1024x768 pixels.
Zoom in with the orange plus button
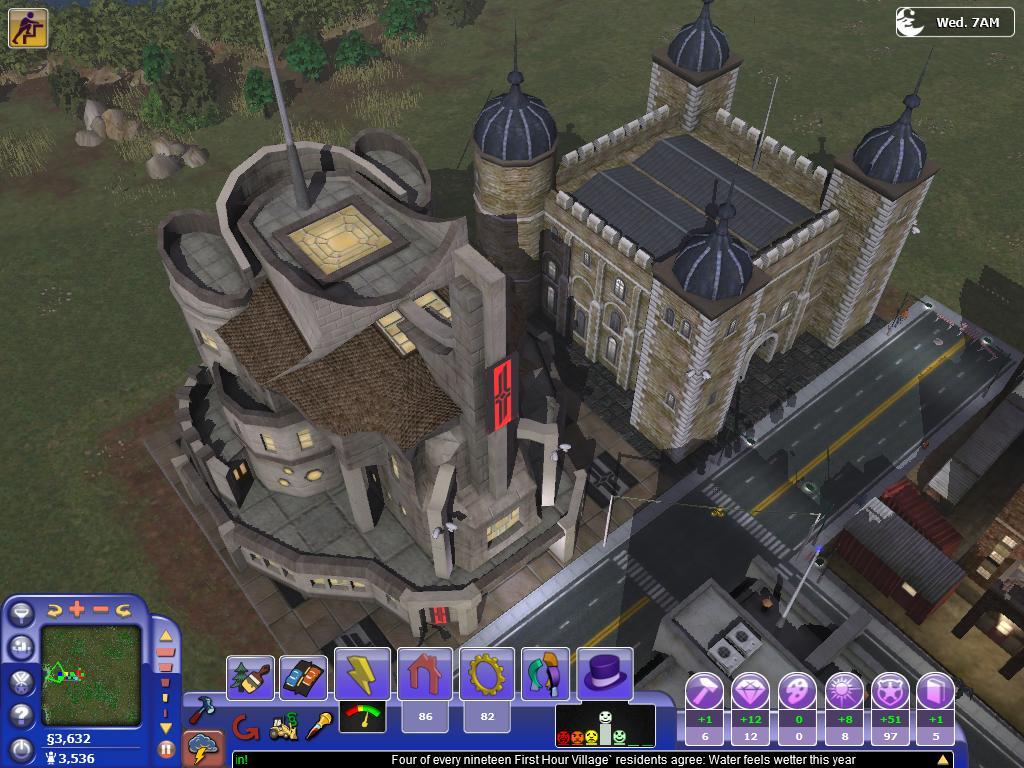78,609
